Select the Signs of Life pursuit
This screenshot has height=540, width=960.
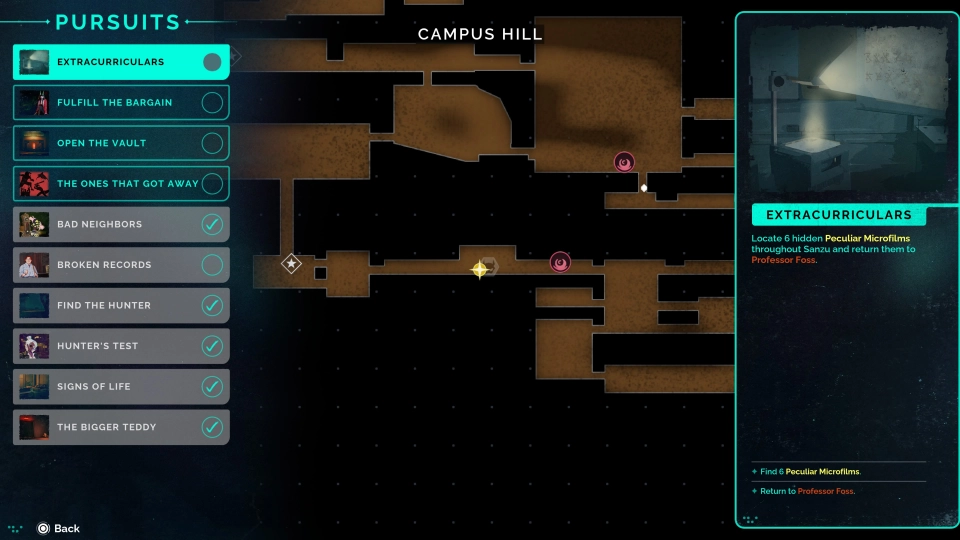click(93, 386)
